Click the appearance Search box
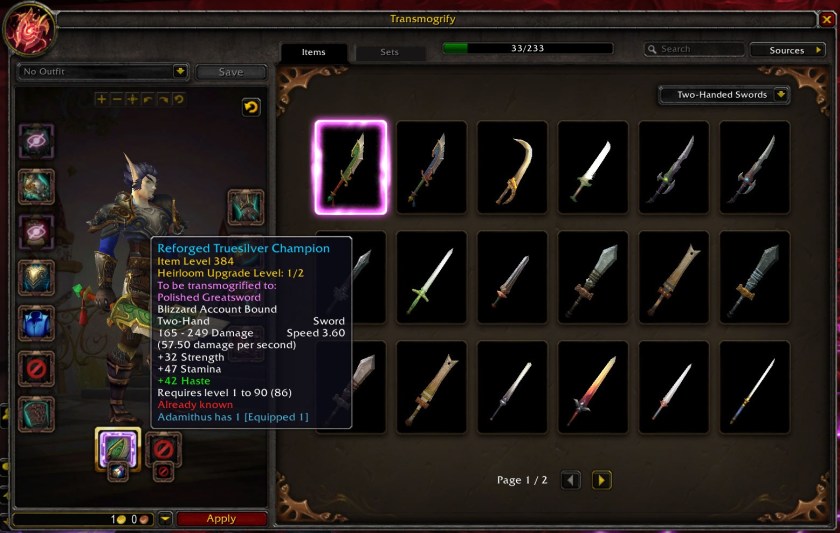 pos(696,49)
